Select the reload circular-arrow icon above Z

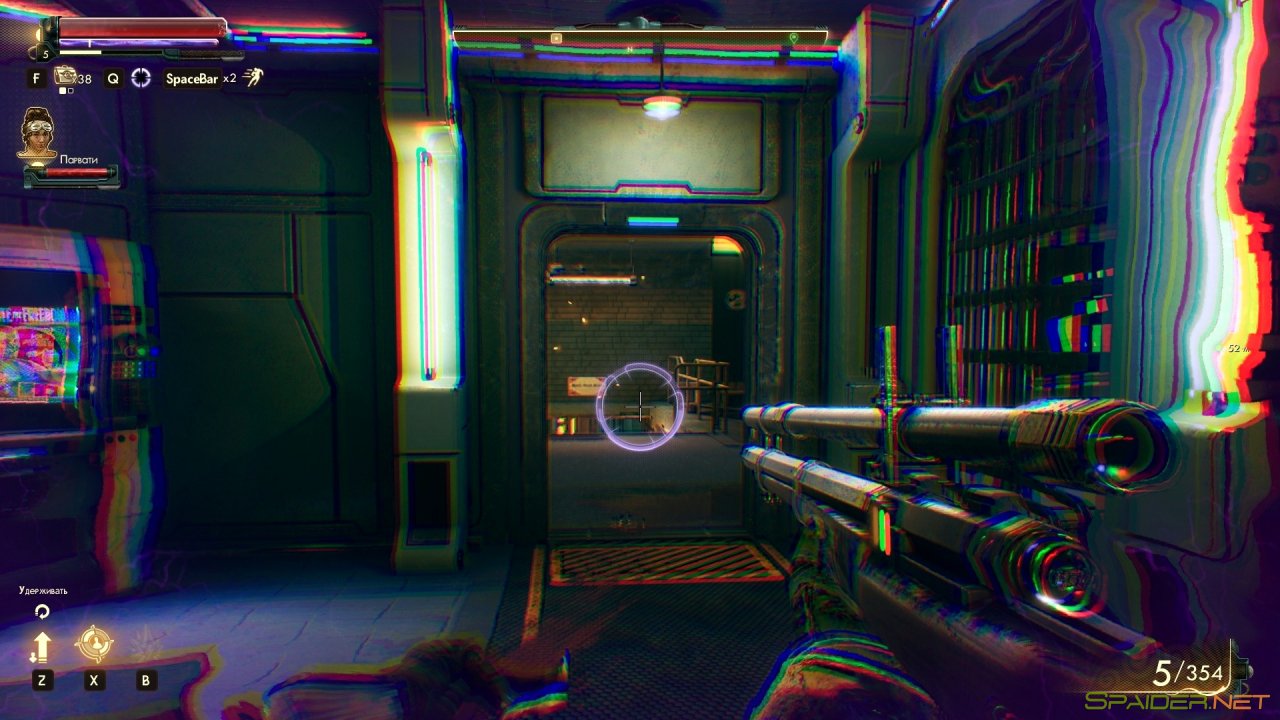click(42, 611)
